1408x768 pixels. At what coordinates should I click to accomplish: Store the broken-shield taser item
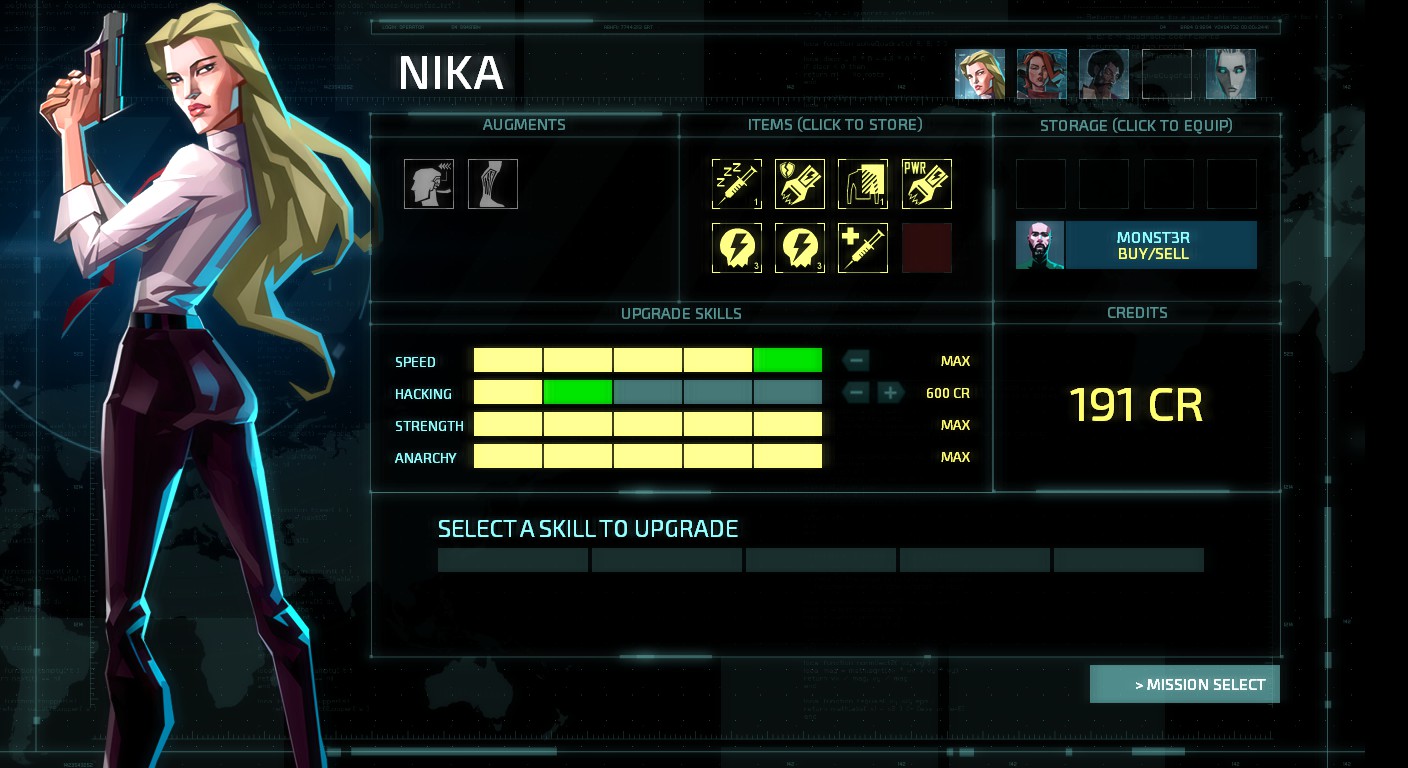click(x=800, y=184)
